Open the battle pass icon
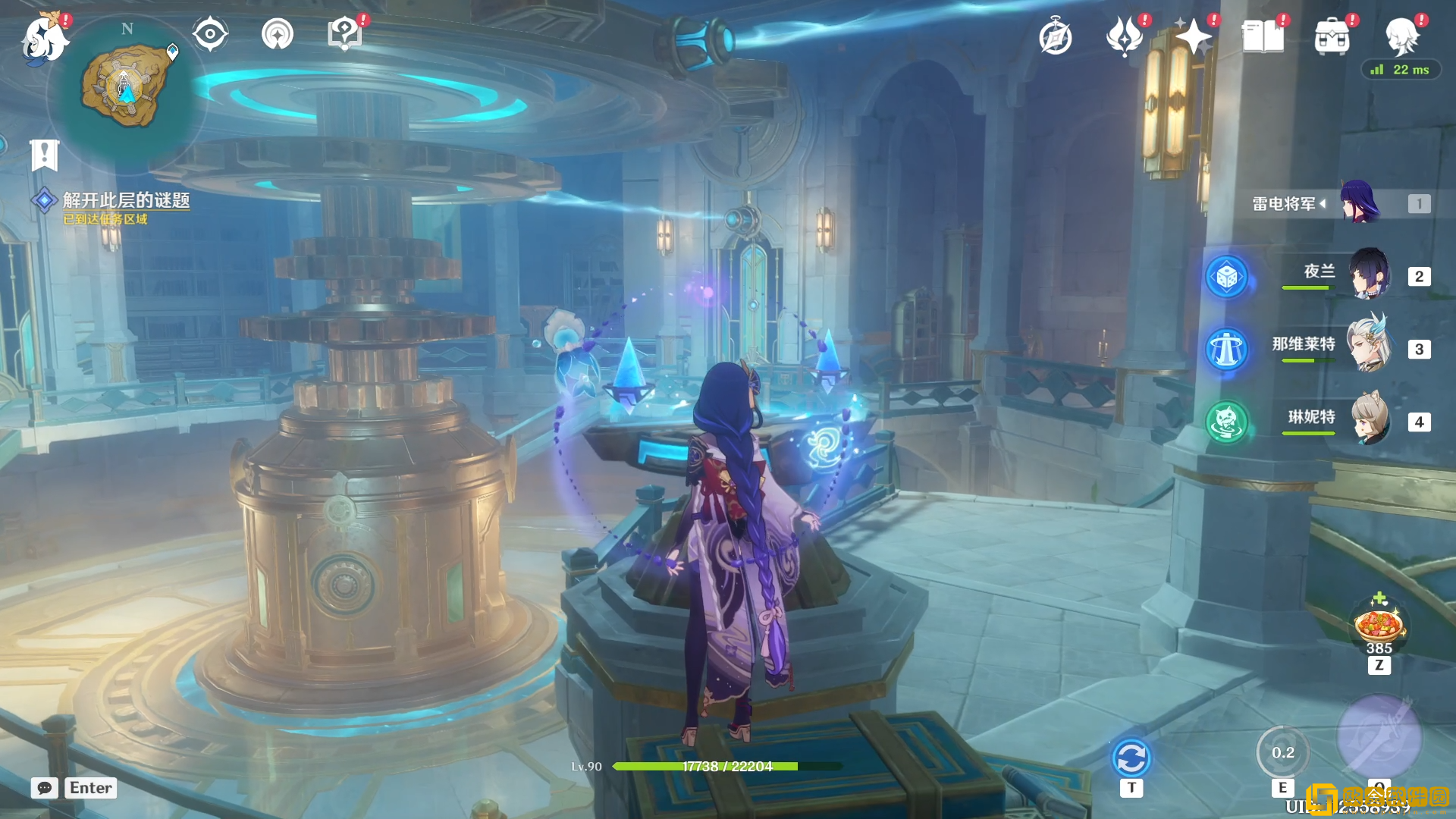The width and height of the screenshot is (1456, 819). click(x=1125, y=36)
